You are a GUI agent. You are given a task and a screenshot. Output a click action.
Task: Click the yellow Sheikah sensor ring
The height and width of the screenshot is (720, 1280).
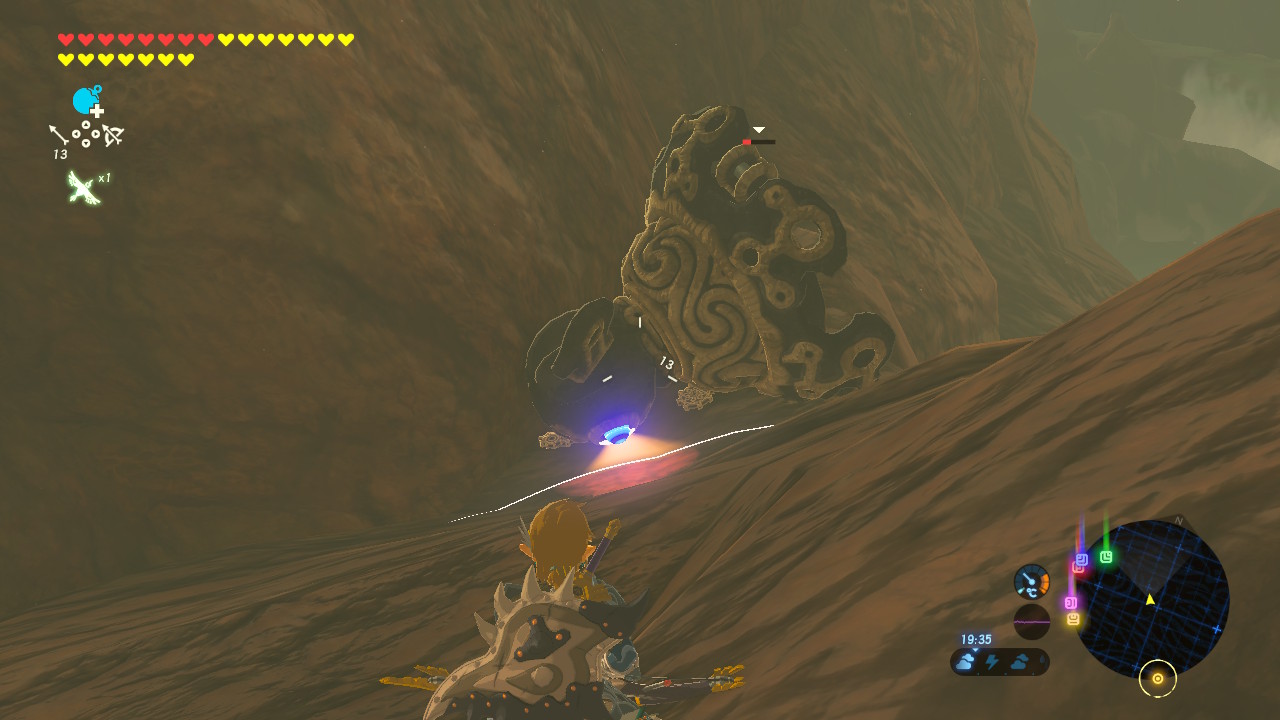(1157, 679)
